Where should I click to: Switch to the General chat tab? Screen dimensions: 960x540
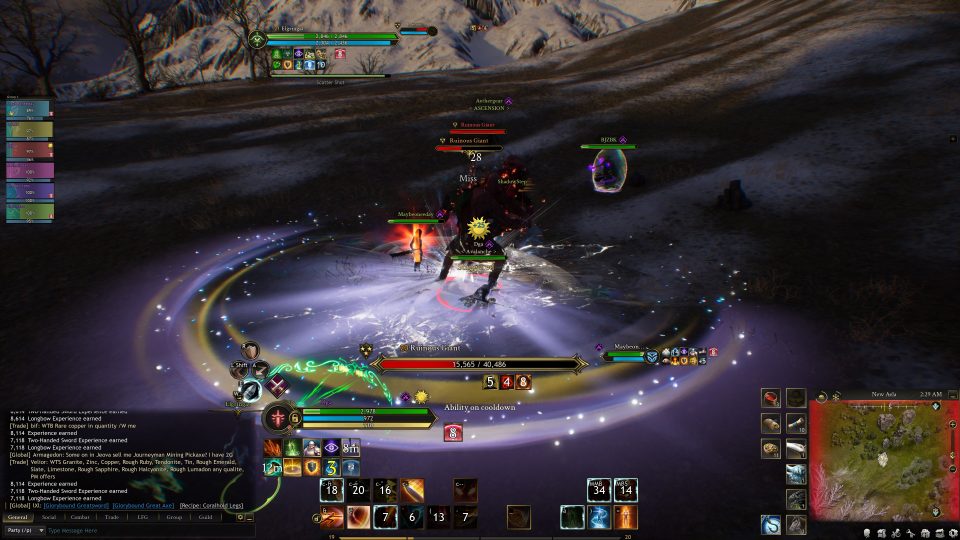(17, 517)
